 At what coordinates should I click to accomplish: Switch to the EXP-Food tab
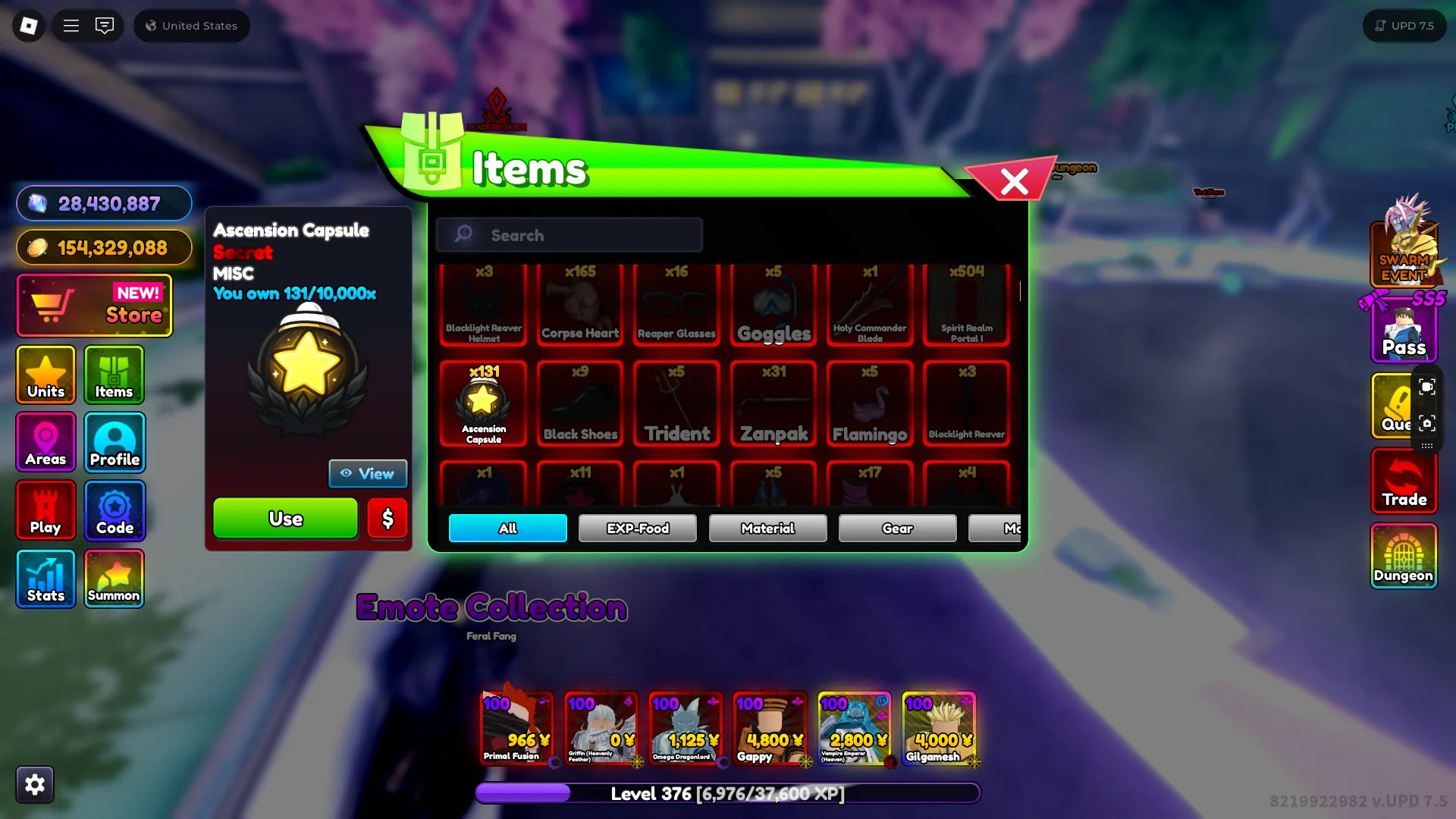[637, 528]
